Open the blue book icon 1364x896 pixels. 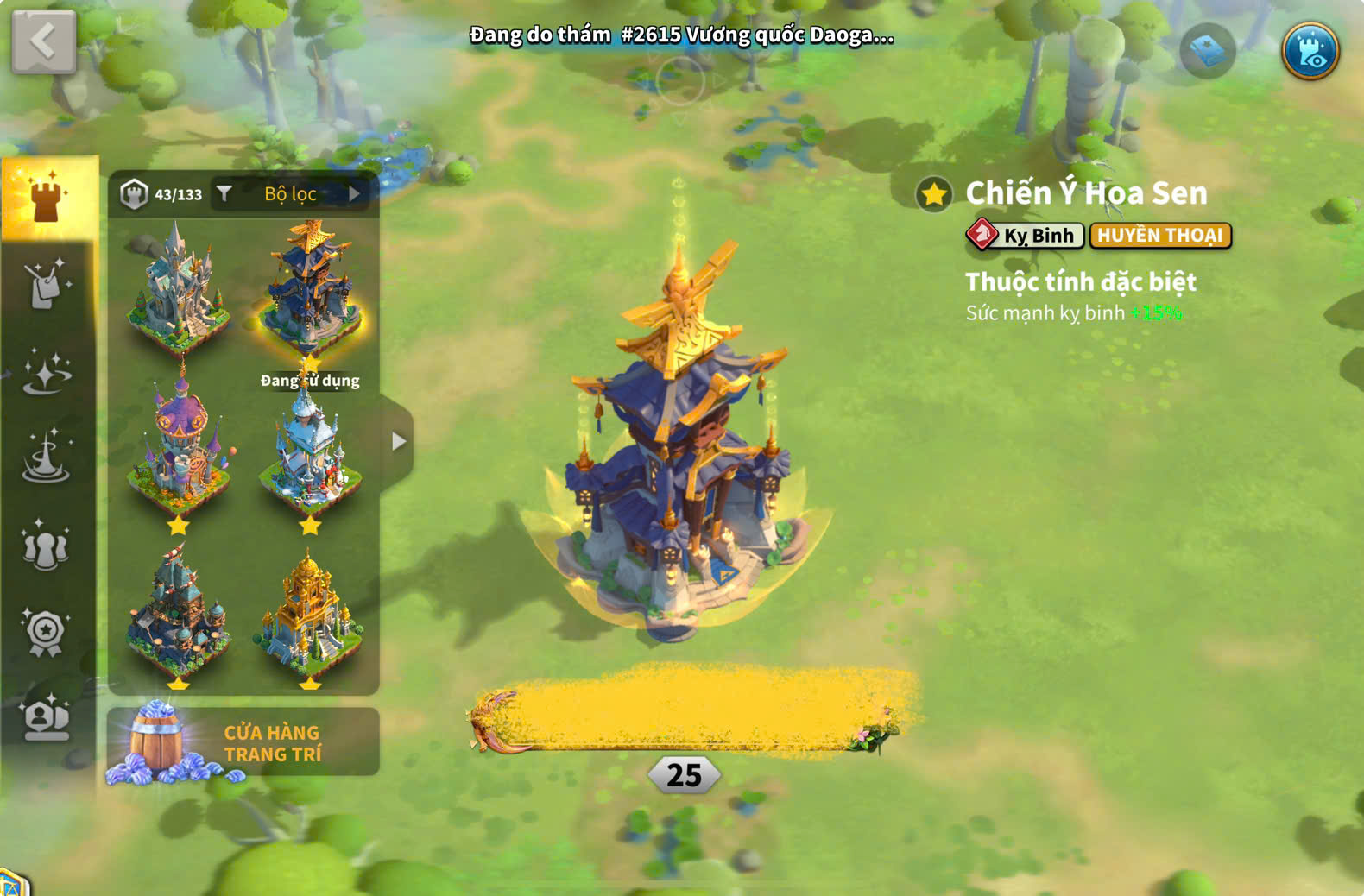click(x=1207, y=51)
